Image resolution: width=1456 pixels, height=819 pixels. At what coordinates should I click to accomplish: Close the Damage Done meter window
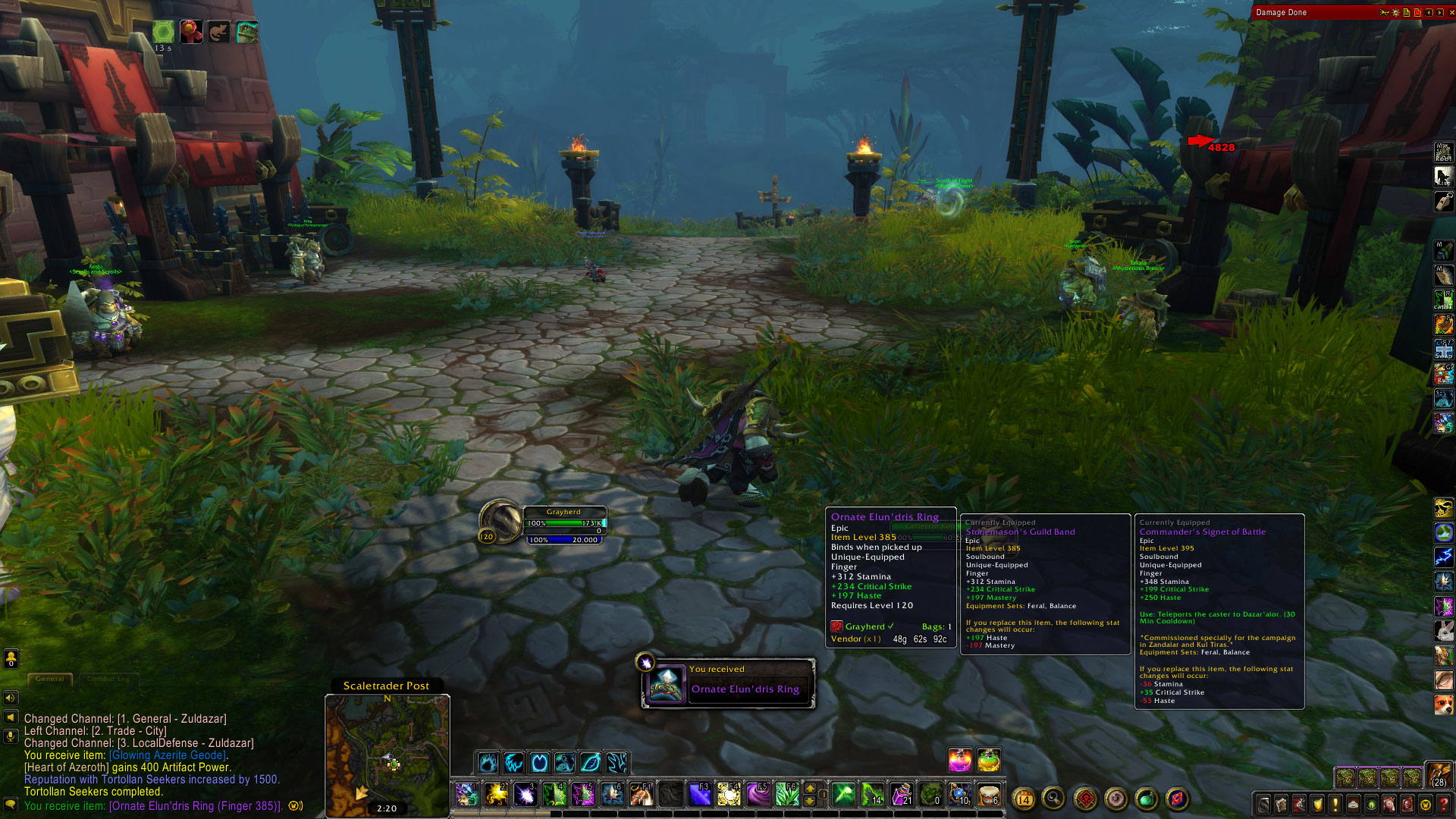tap(1451, 12)
